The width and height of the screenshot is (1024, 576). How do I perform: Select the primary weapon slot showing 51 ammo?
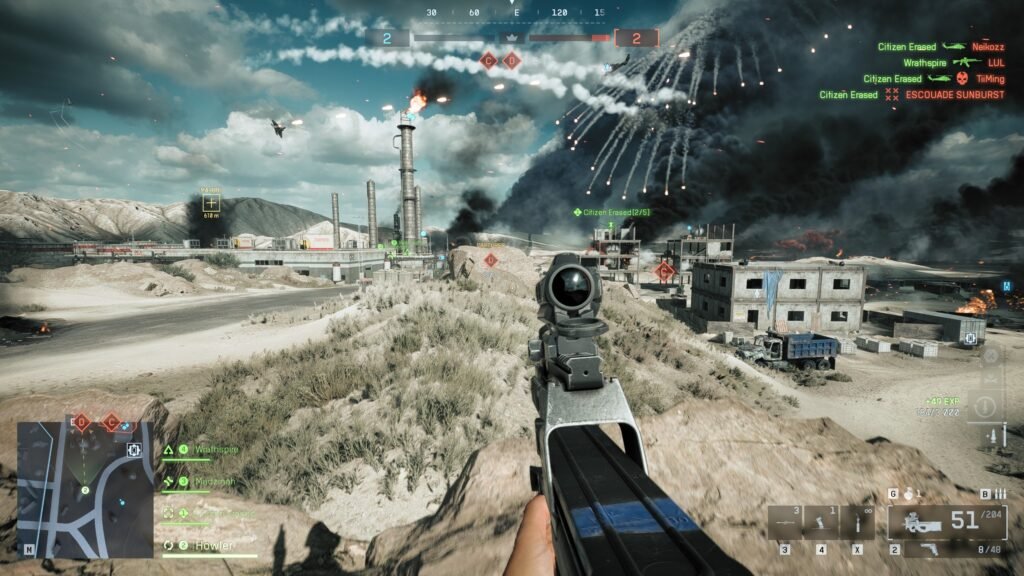pos(946,522)
